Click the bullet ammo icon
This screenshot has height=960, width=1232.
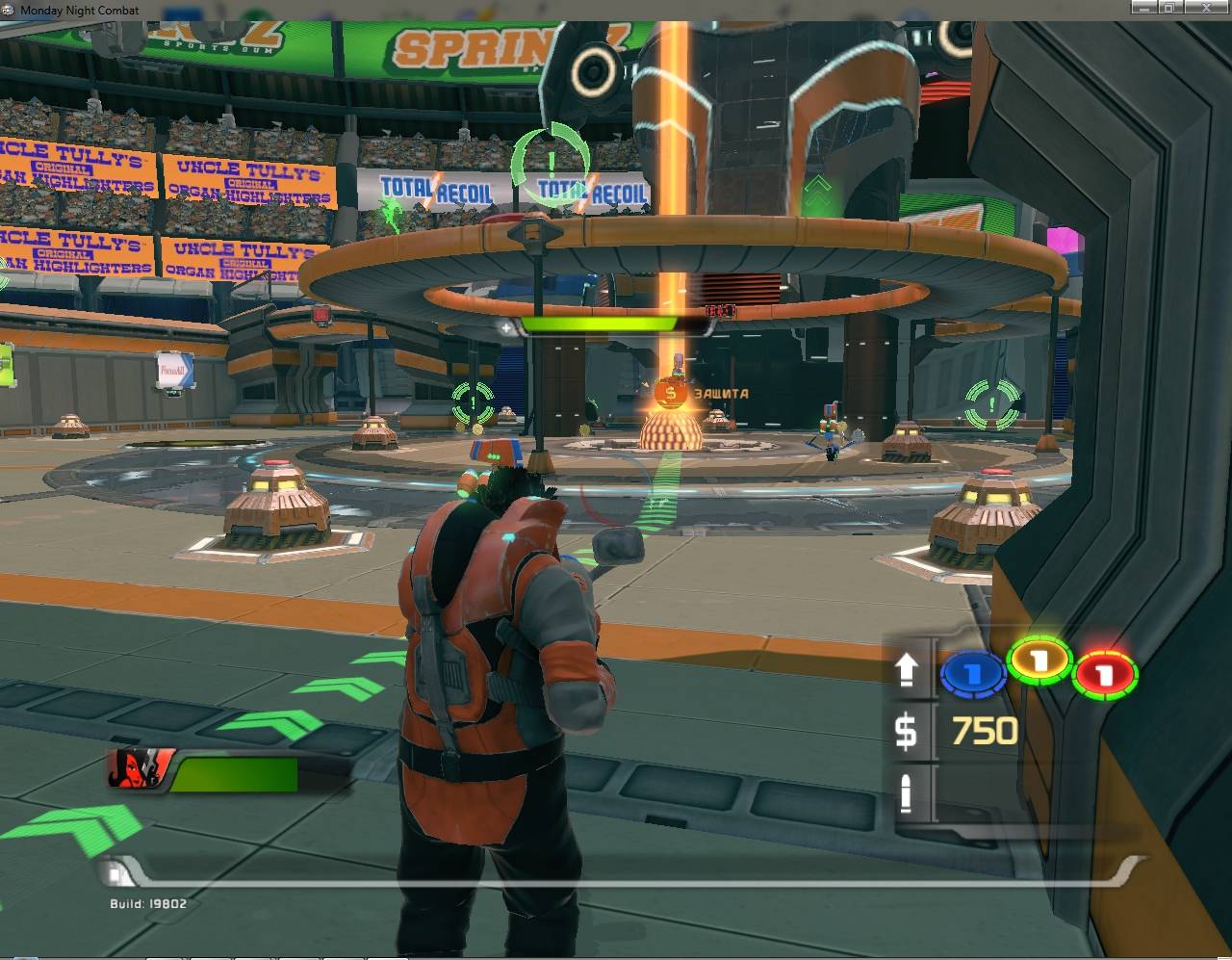pos(906,791)
